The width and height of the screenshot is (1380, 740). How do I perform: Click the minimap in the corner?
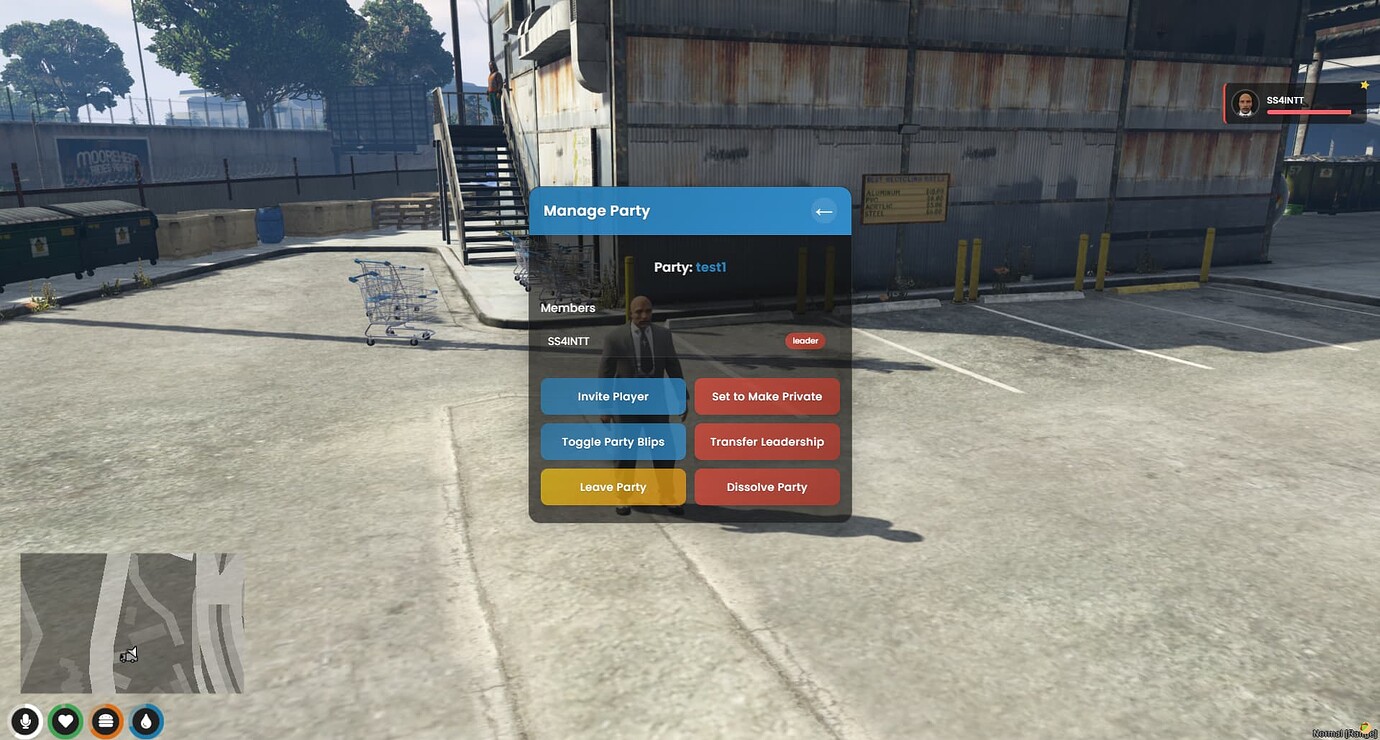pyautogui.click(x=130, y=622)
